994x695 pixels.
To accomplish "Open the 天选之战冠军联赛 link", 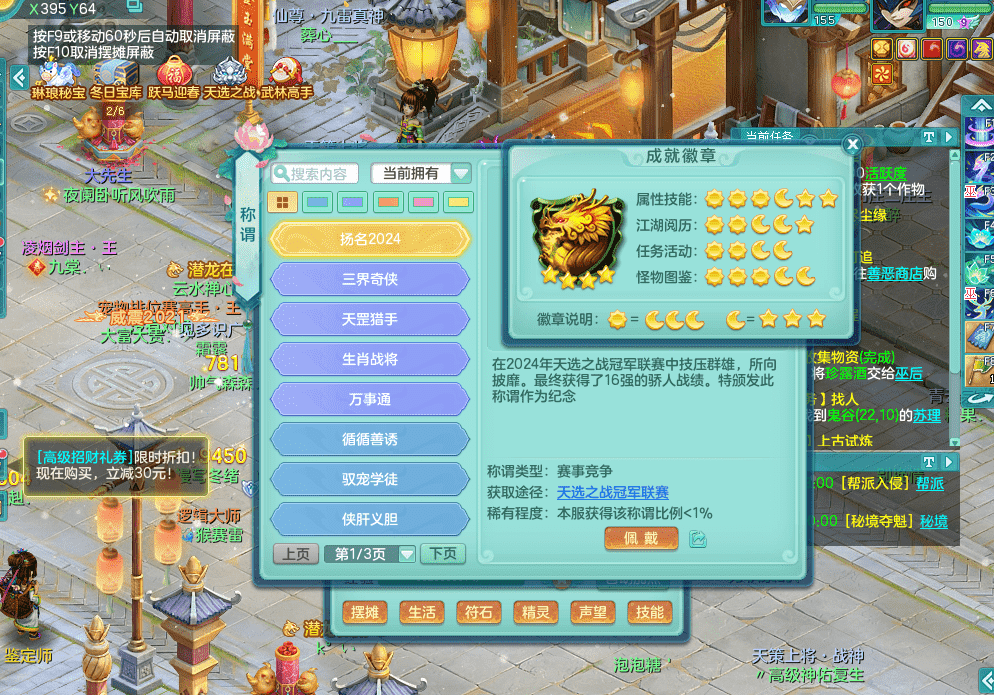I will tap(613, 493).
